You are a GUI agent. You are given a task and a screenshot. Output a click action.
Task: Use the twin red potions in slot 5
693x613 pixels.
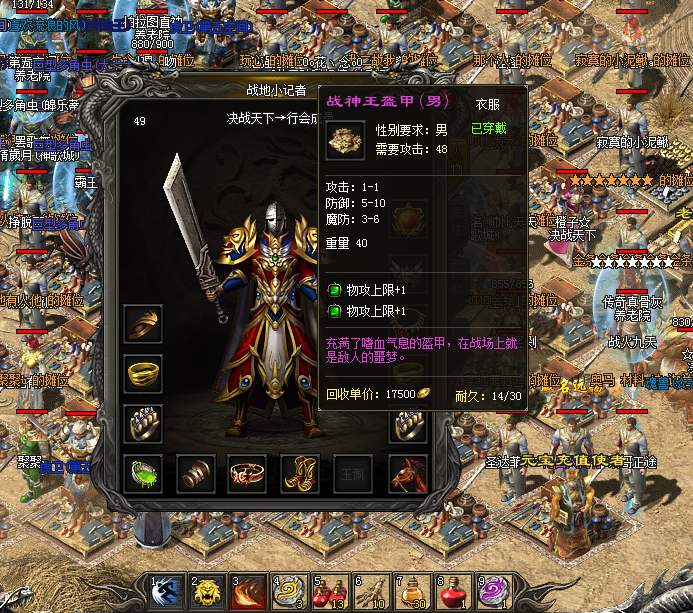pyautogui.click(x=328, y=591)
